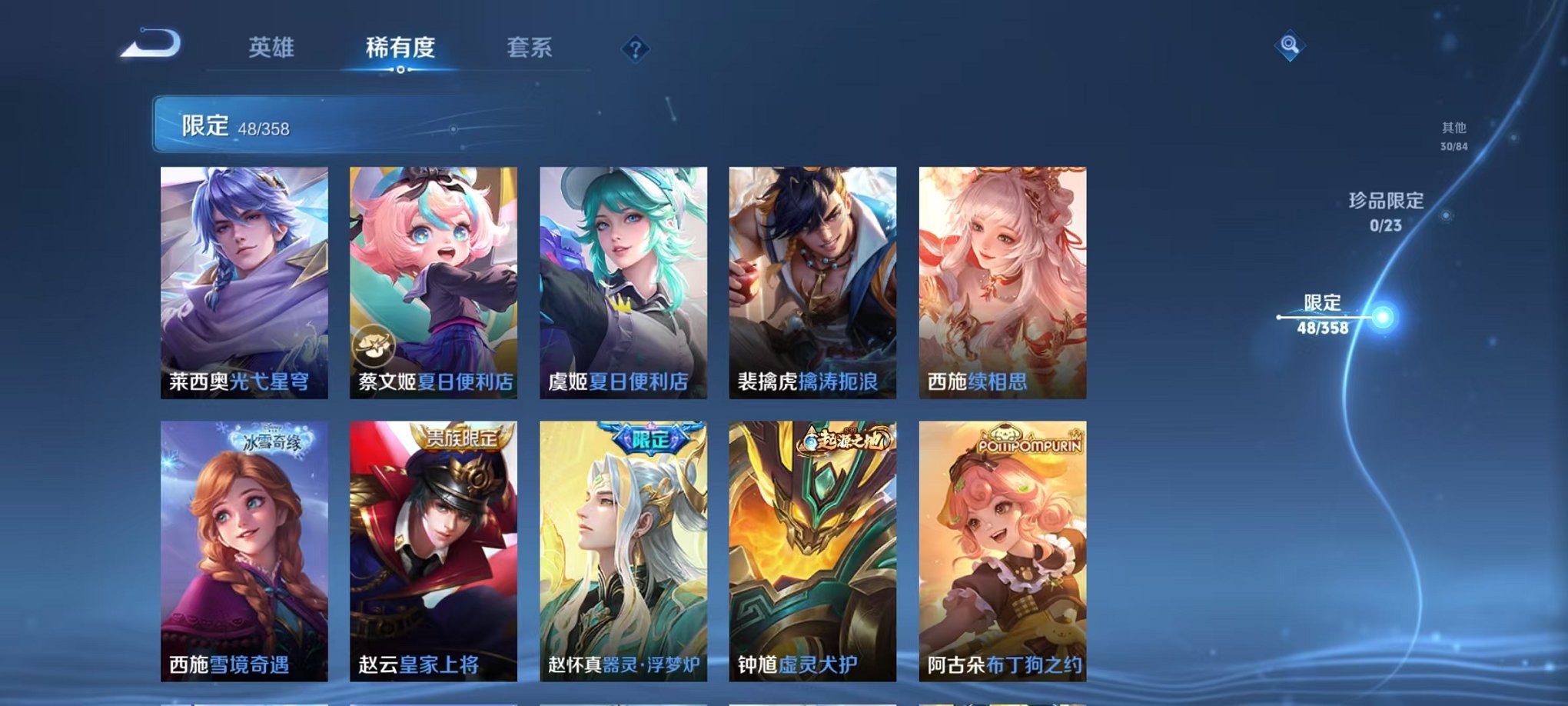Click the back arrow icon top-left
Image resolution: width=1568 pixels, height=706 pixels.
click(x=148, y=45)
